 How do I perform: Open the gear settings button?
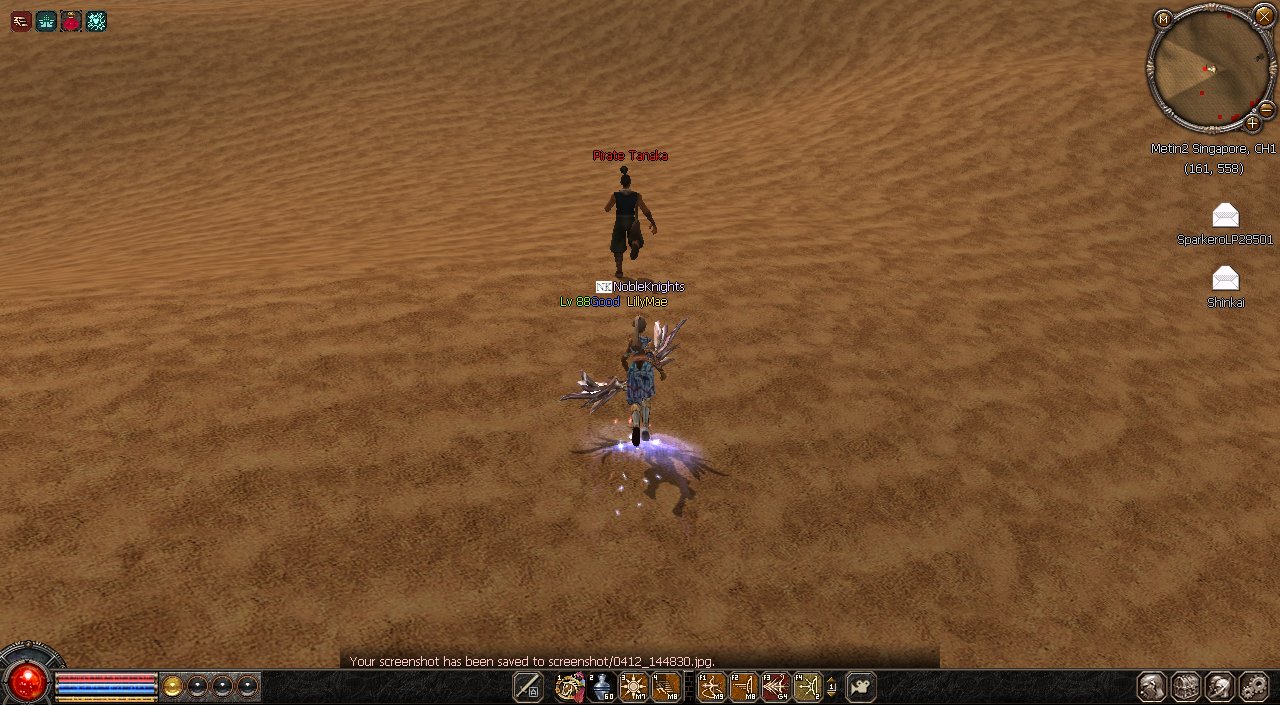[x=1253, y=686]
